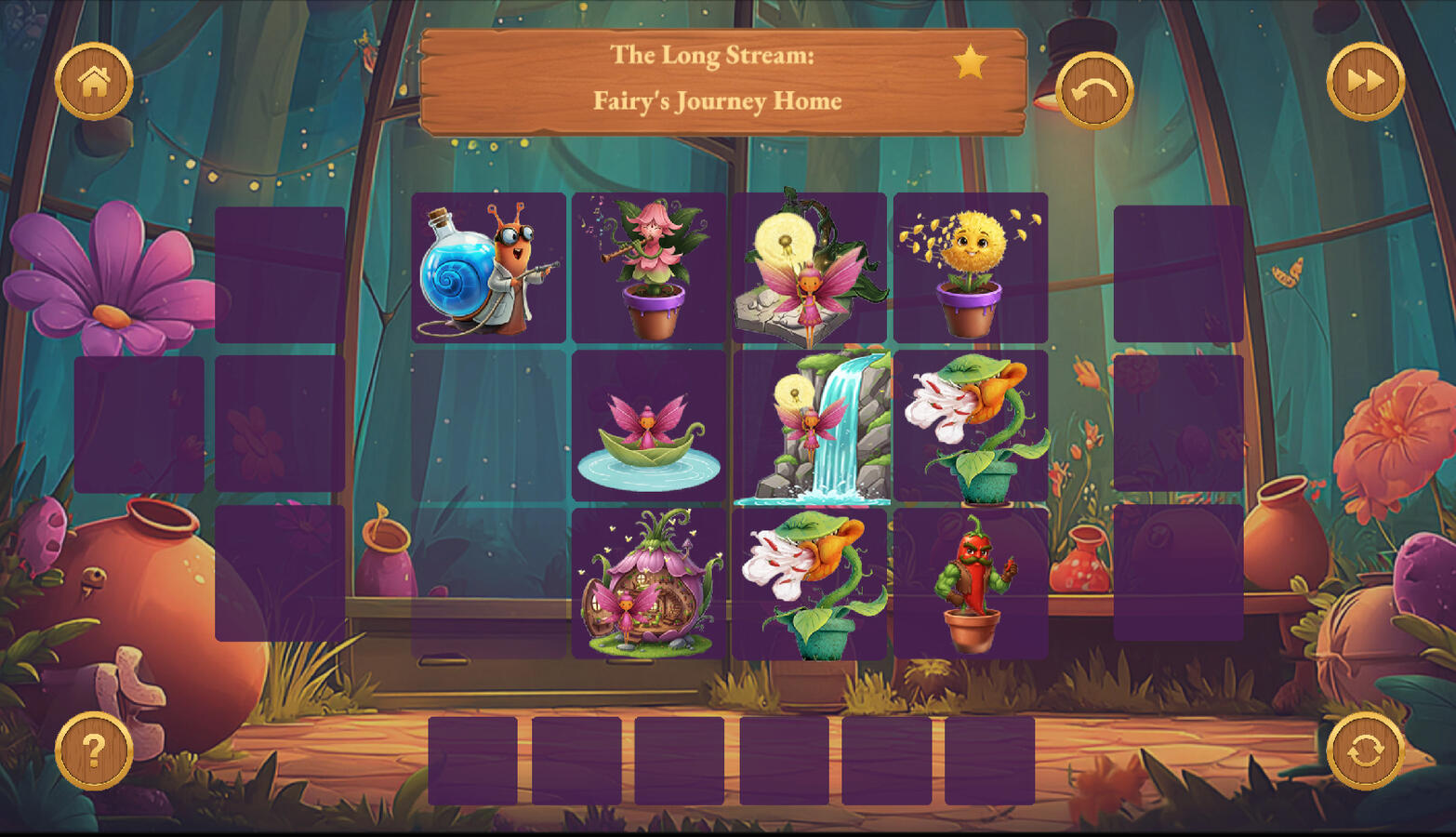Pick the flute-playing flower tile

pyautogui.click(x=649, y=268)
